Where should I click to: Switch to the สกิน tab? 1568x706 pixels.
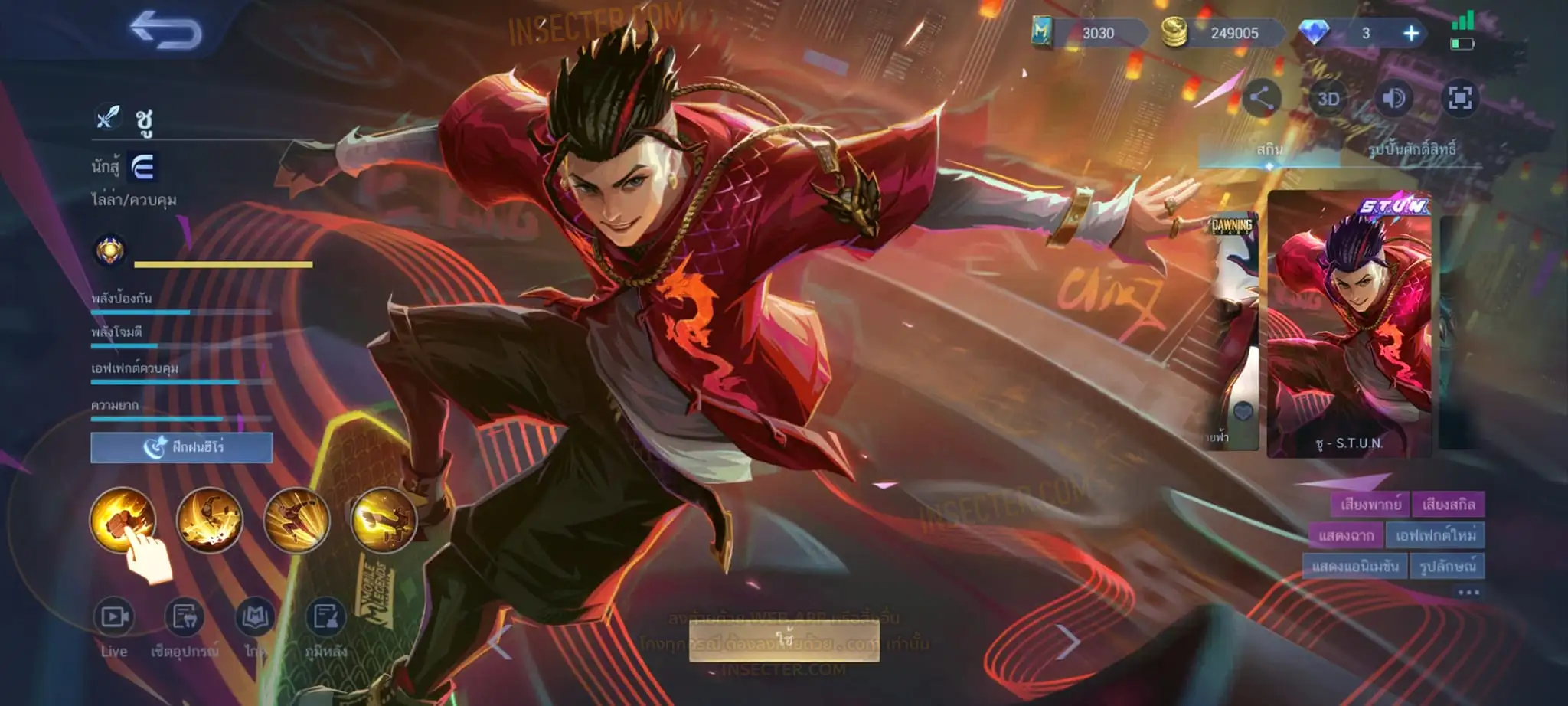click(1269, 149)
